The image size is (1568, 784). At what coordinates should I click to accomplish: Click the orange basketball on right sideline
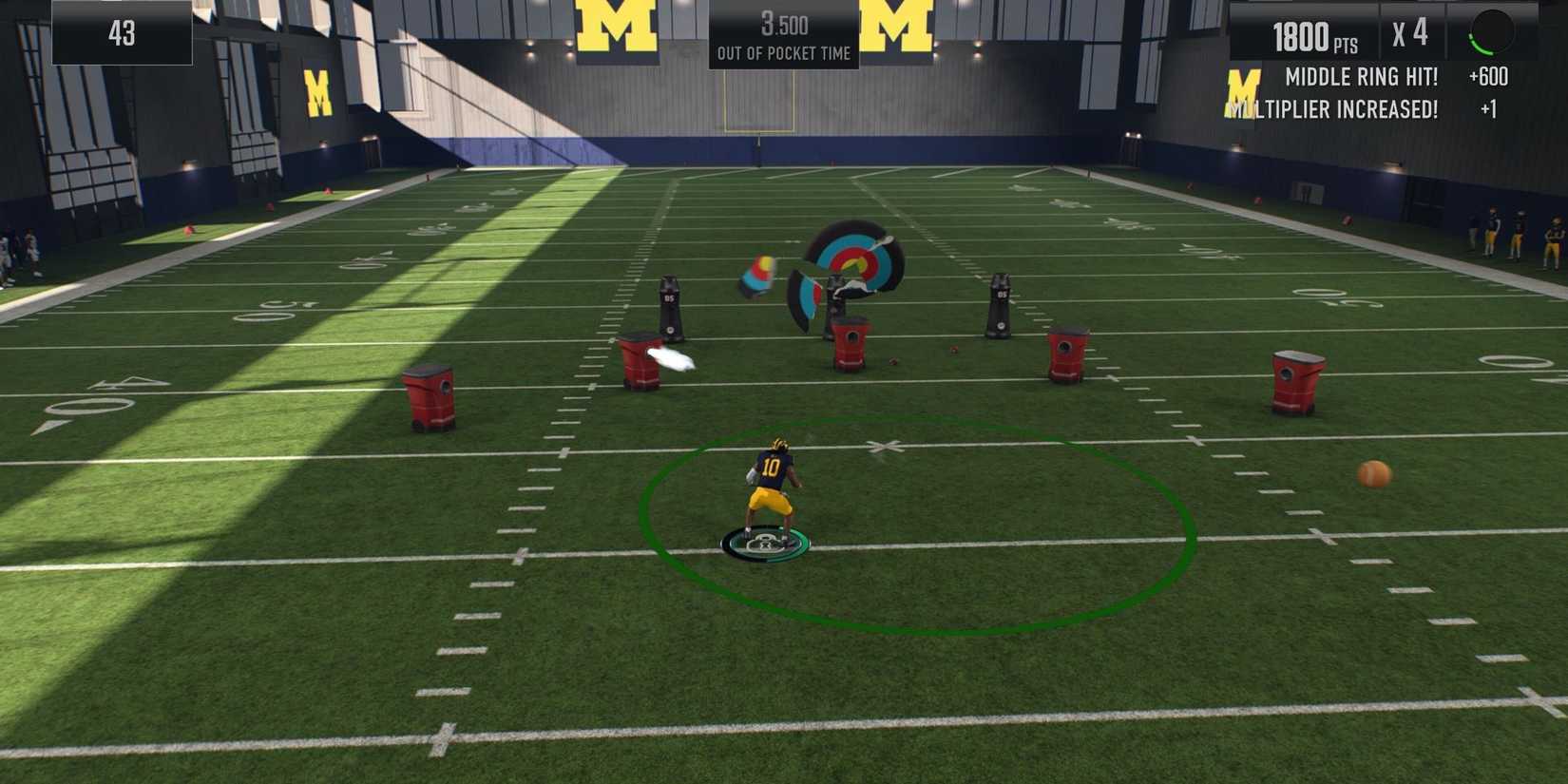point(1372,472)
